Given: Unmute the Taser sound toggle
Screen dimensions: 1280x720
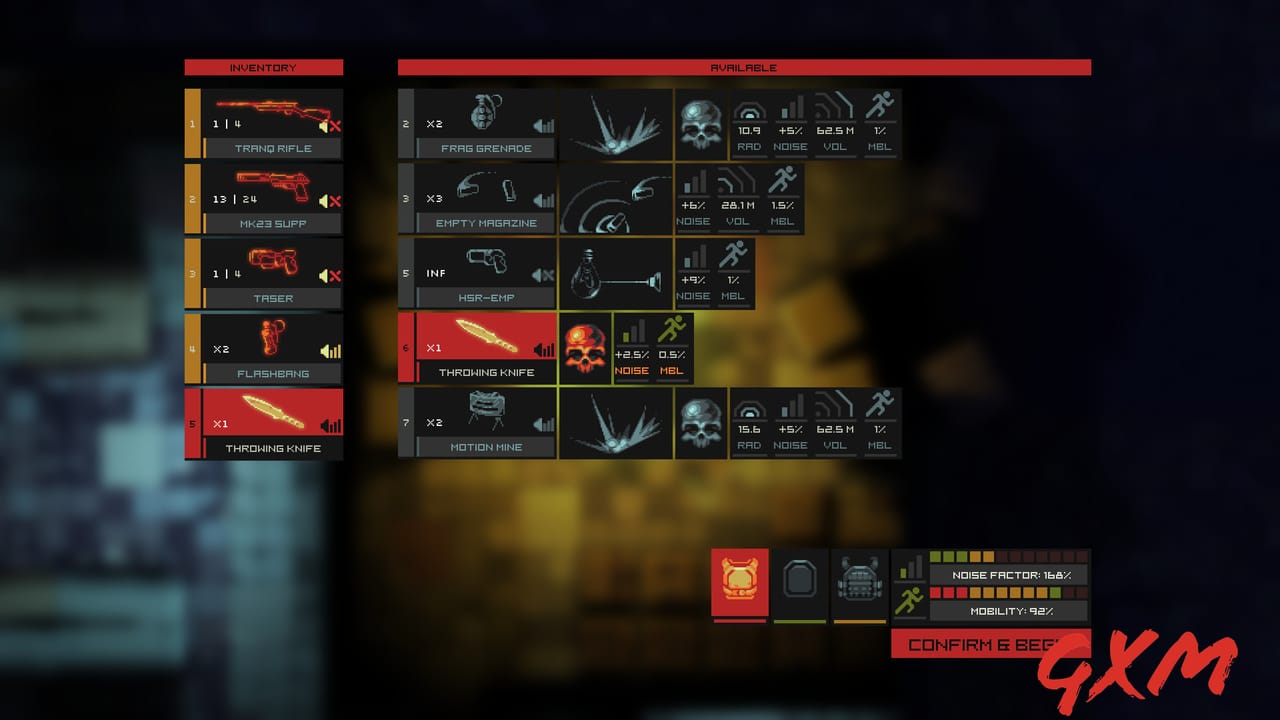Looking at the screenshot, I should point(325,274).
